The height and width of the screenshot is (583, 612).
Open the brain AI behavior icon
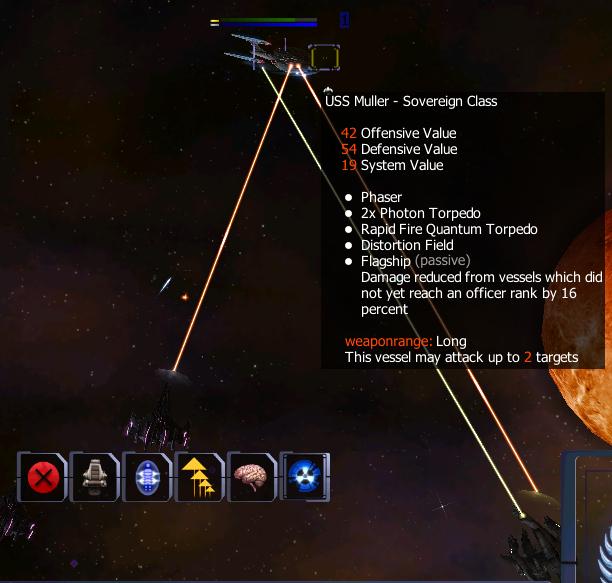(x=251, y=477)
